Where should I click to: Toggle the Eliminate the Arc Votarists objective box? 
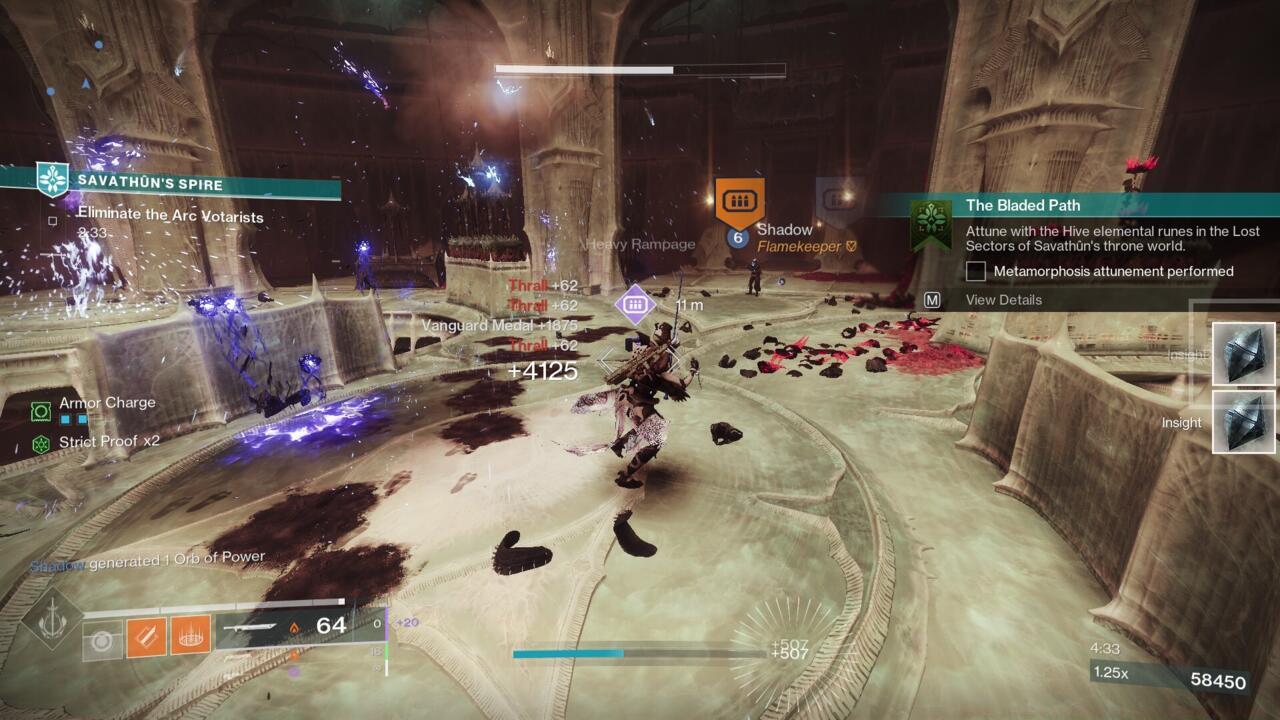click(51, 221)
